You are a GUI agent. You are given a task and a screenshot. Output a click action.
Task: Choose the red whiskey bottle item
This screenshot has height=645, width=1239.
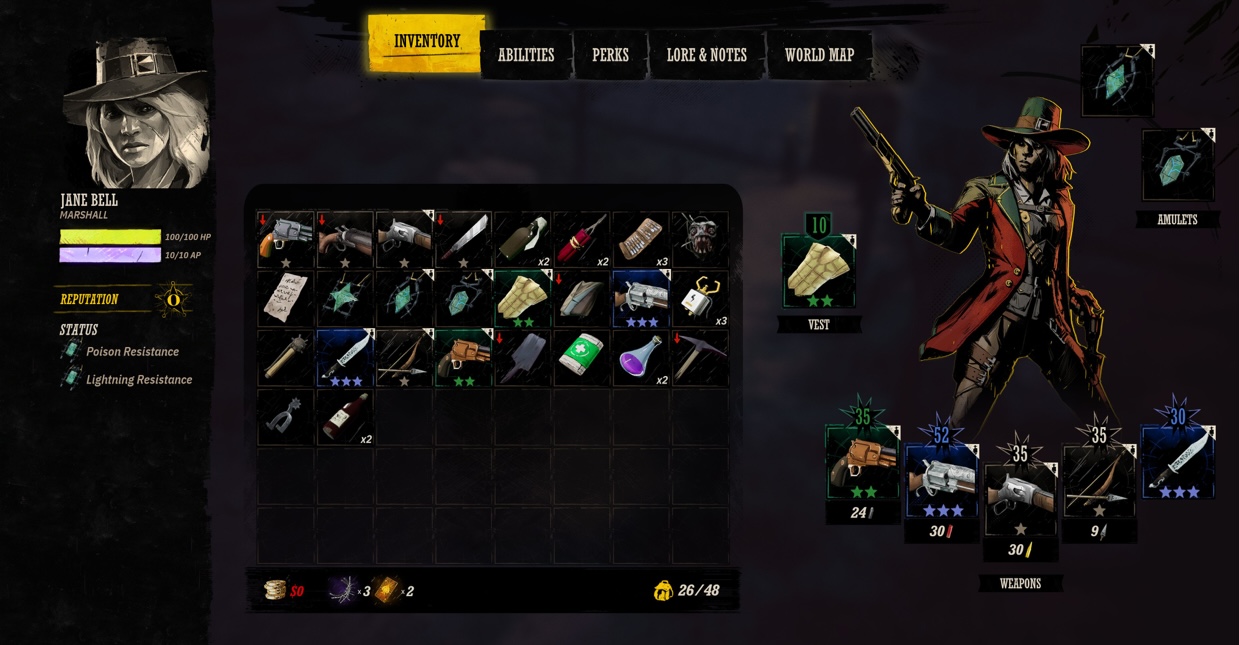pyautogui.click(x=345, y=416)
